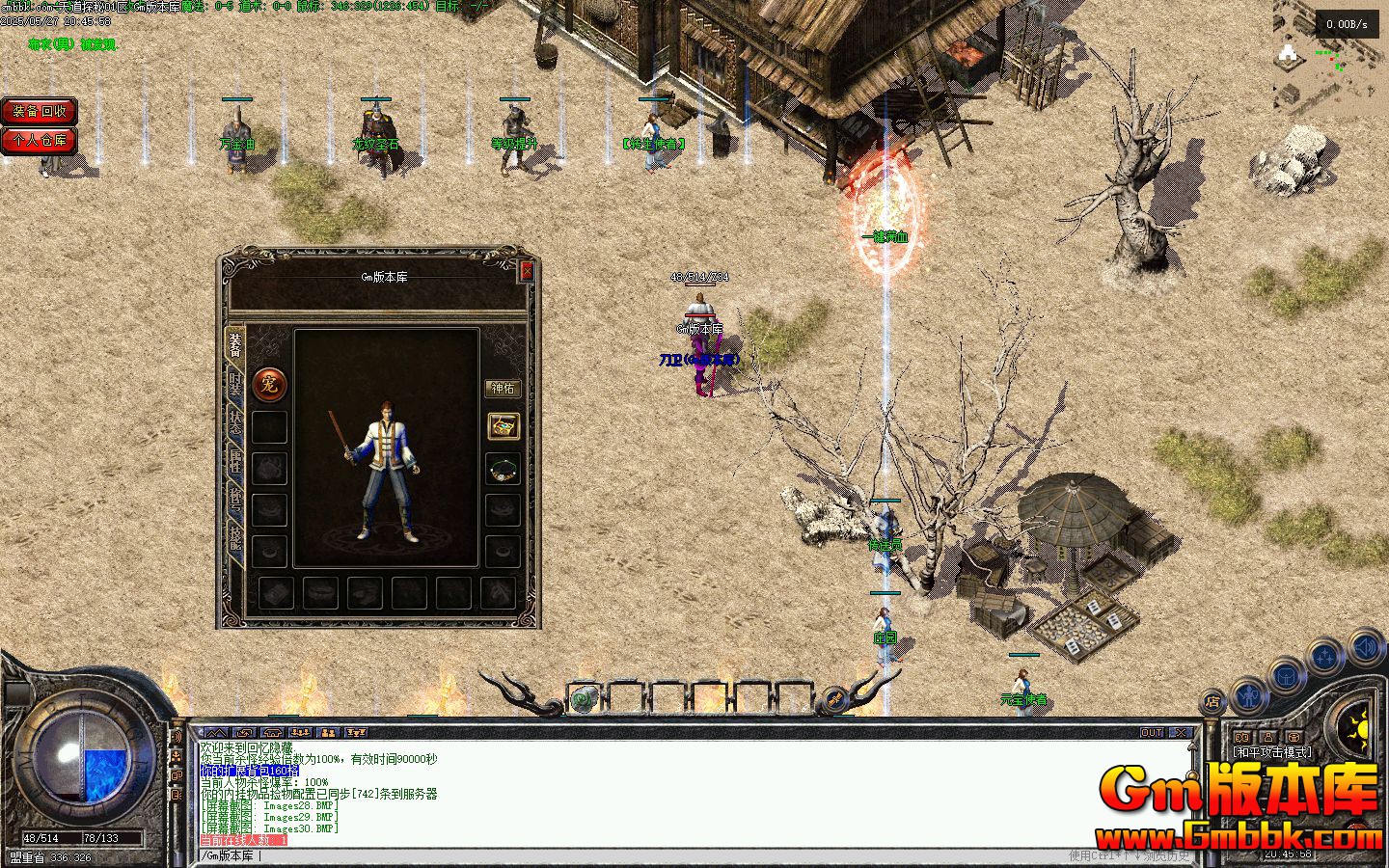The image size is (1389, 868).
Task: Switch to the 时装 fashion tab
Action: point(234,383)
